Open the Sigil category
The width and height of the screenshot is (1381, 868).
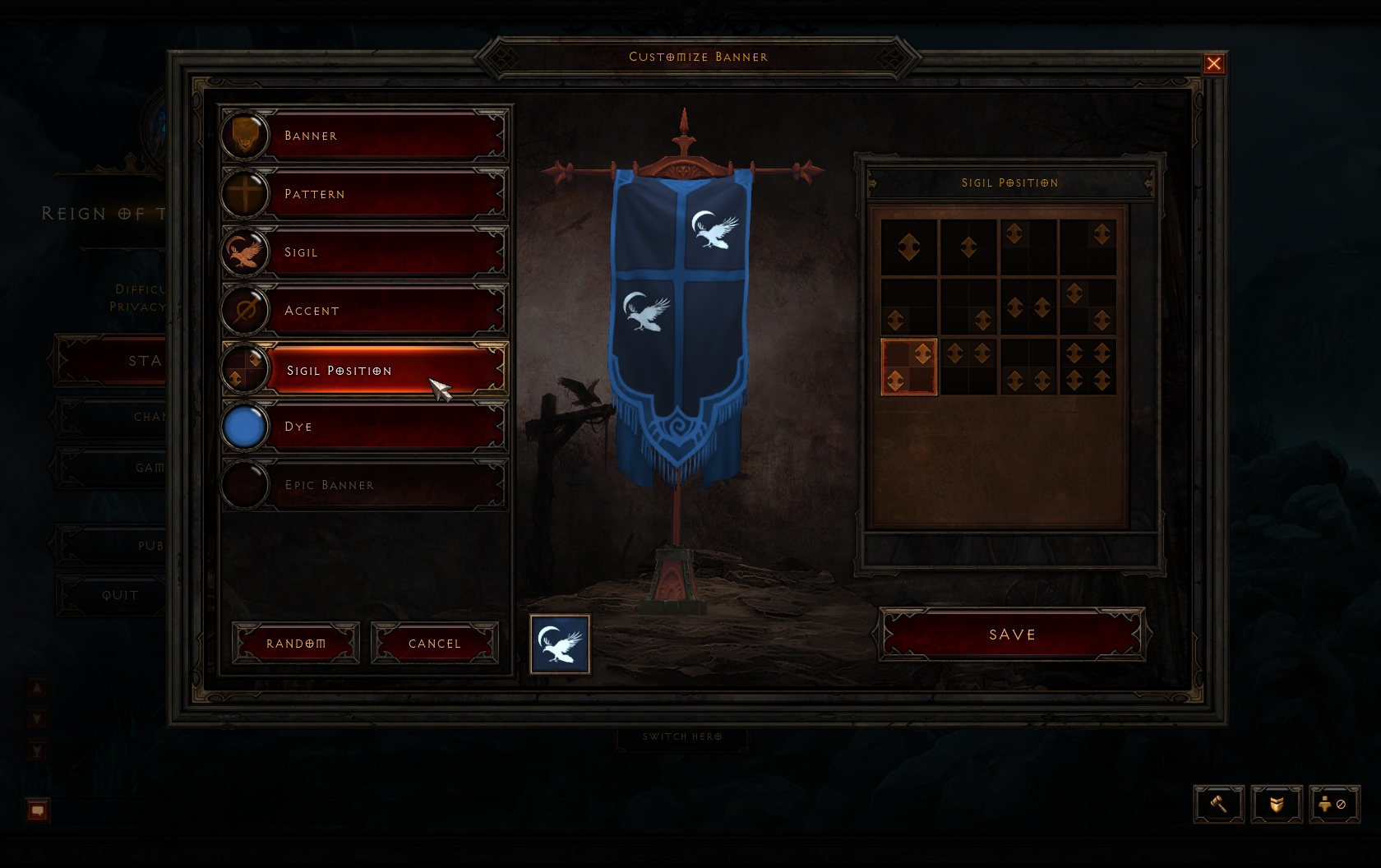tap(363, 252)
